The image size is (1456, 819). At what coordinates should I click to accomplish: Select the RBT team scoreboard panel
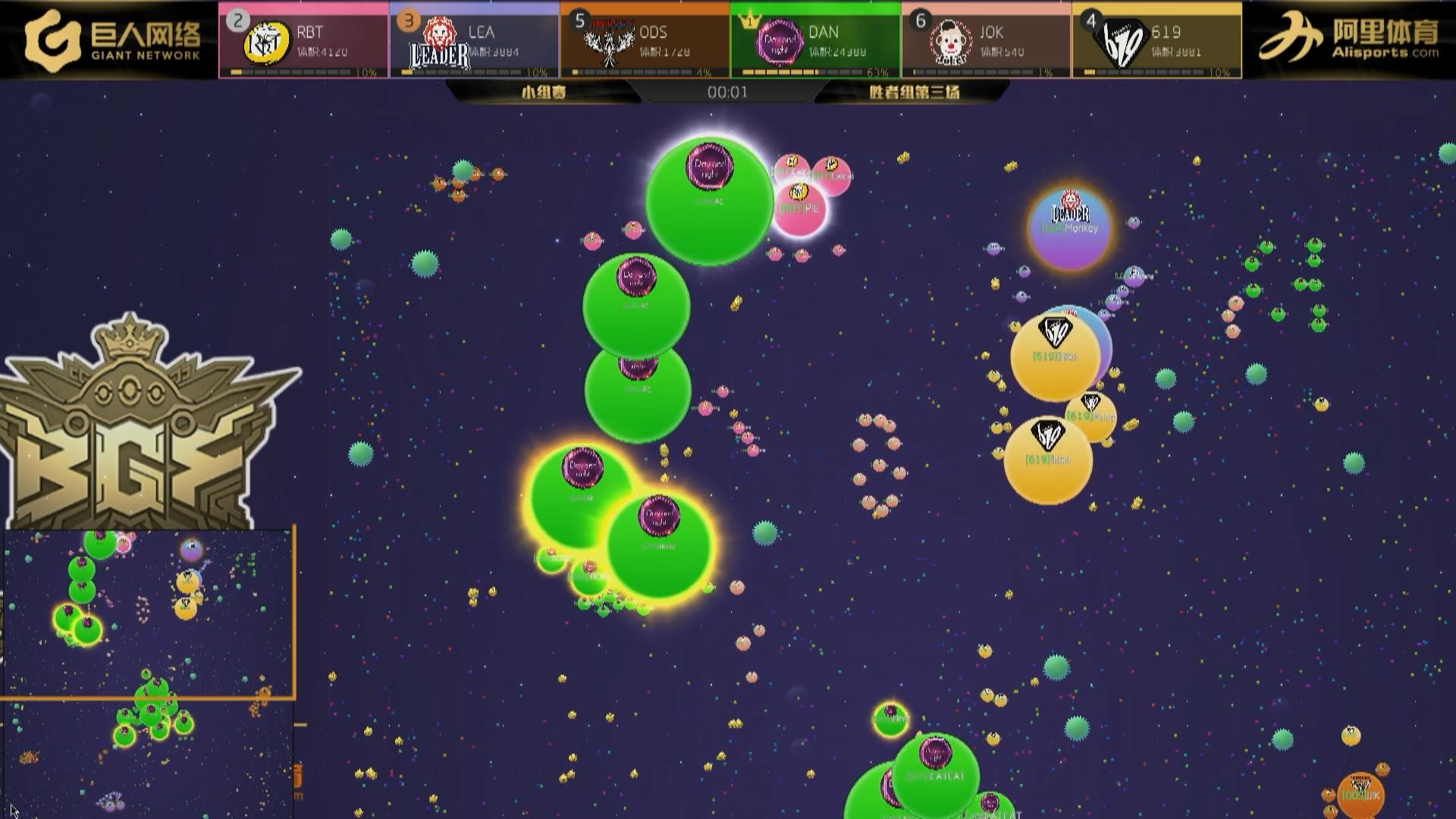pyautogui.click(x=303, y=41)
